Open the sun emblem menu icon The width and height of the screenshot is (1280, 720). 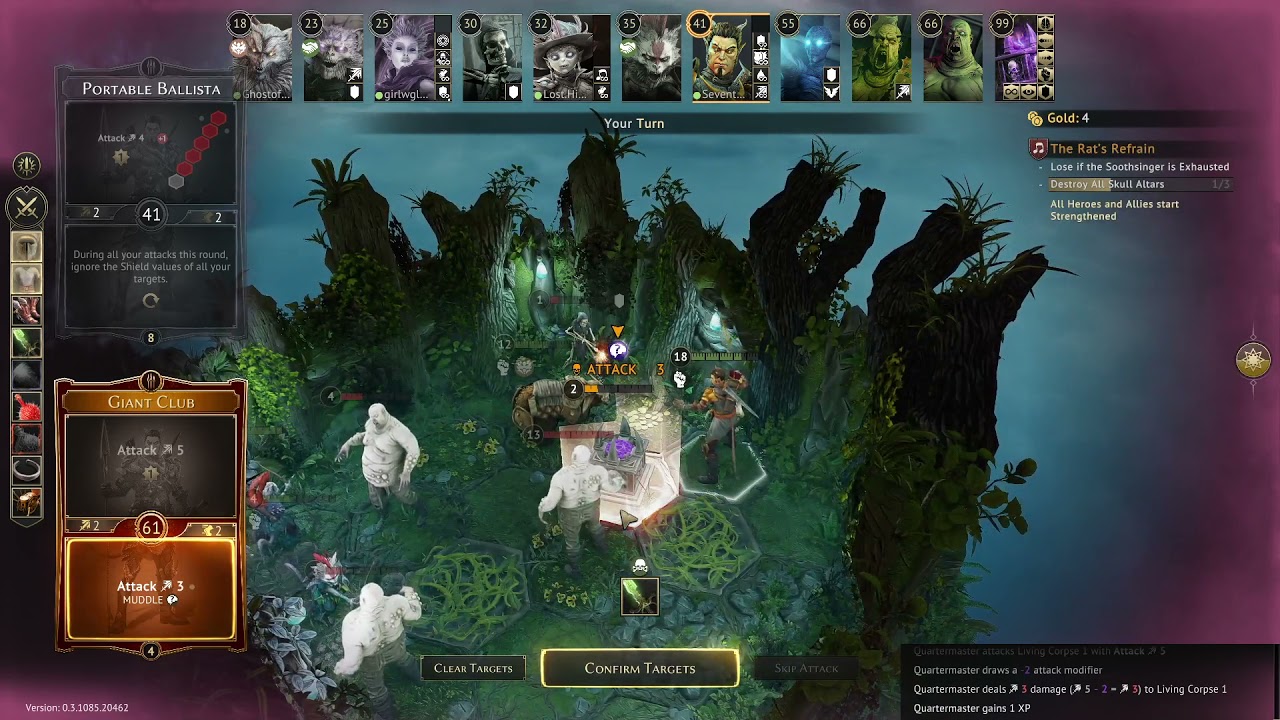pyautogui.click(x=26, y=165)
